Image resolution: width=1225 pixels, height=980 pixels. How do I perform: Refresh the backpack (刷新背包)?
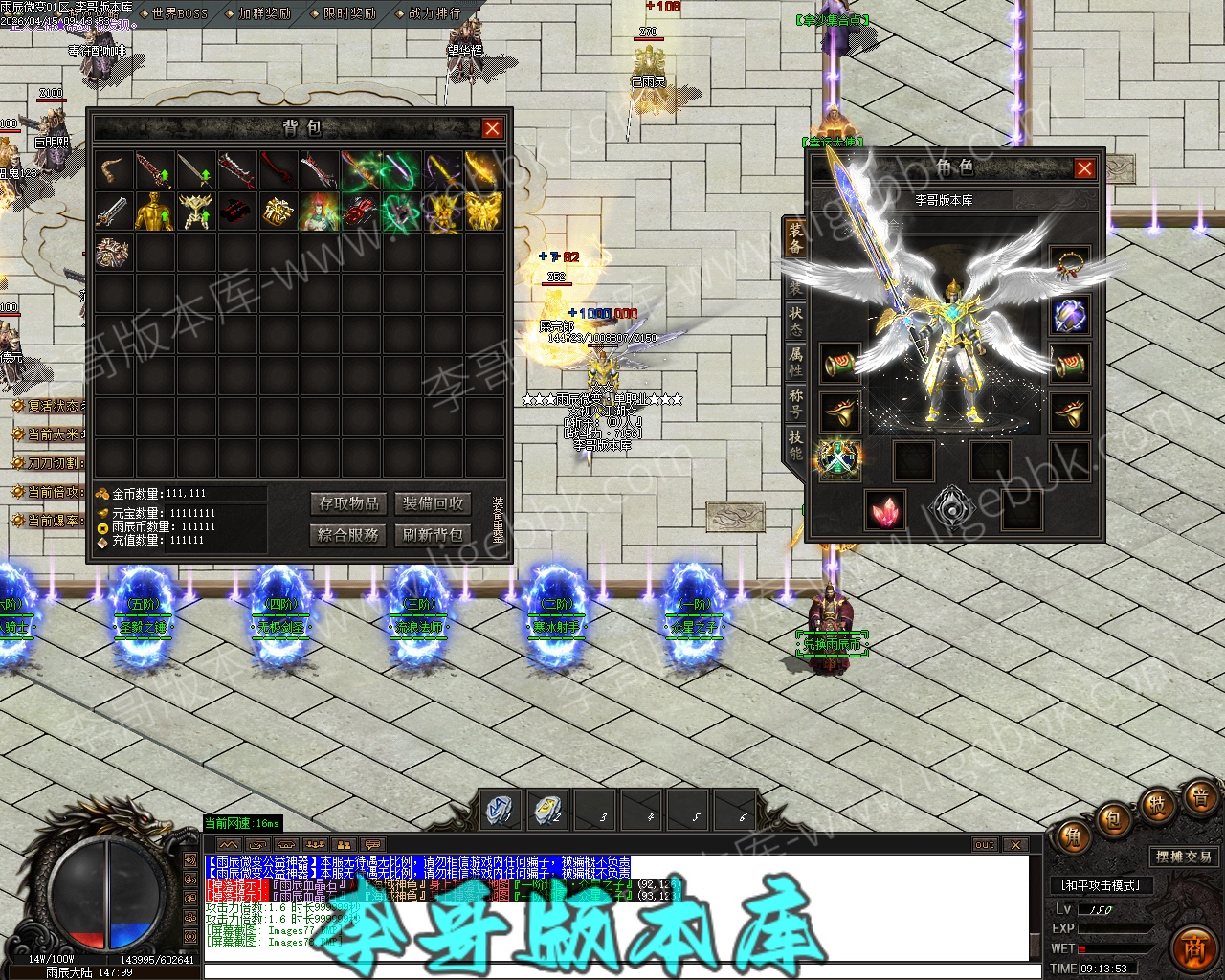click(x=433, y=535)
